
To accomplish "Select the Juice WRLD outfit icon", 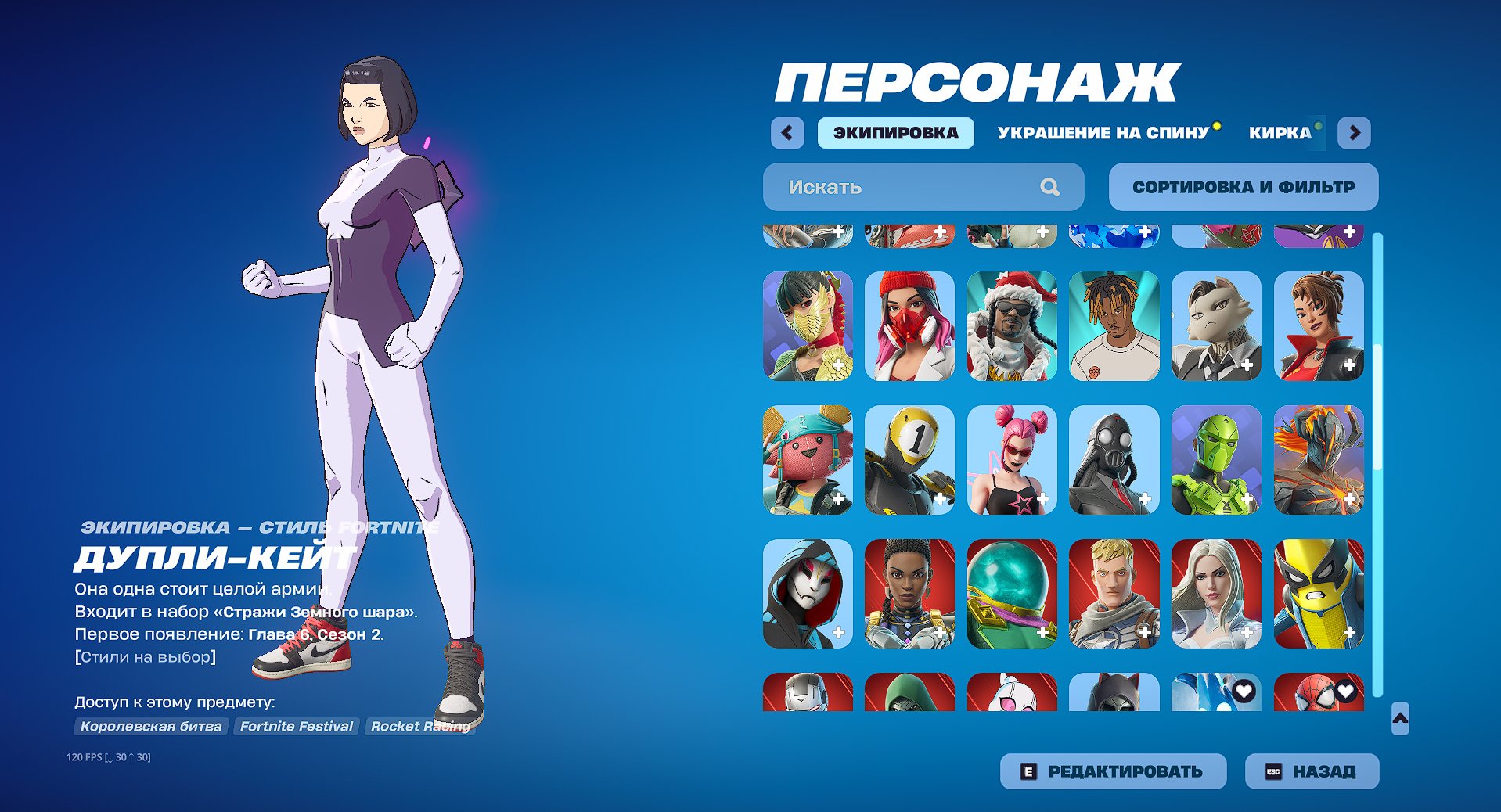I will pyautogui.click(x=1114, y=326).
